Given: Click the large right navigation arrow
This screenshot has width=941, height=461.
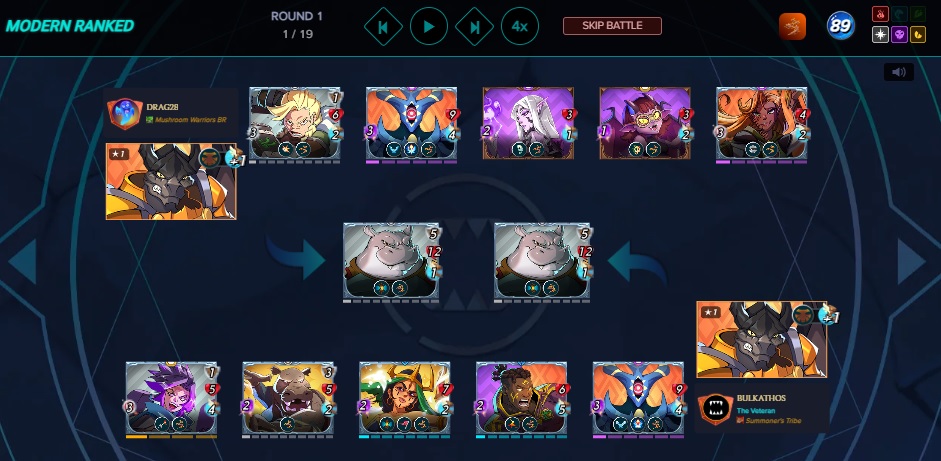Looking at the screenshot, I should [x=912, y=262].
